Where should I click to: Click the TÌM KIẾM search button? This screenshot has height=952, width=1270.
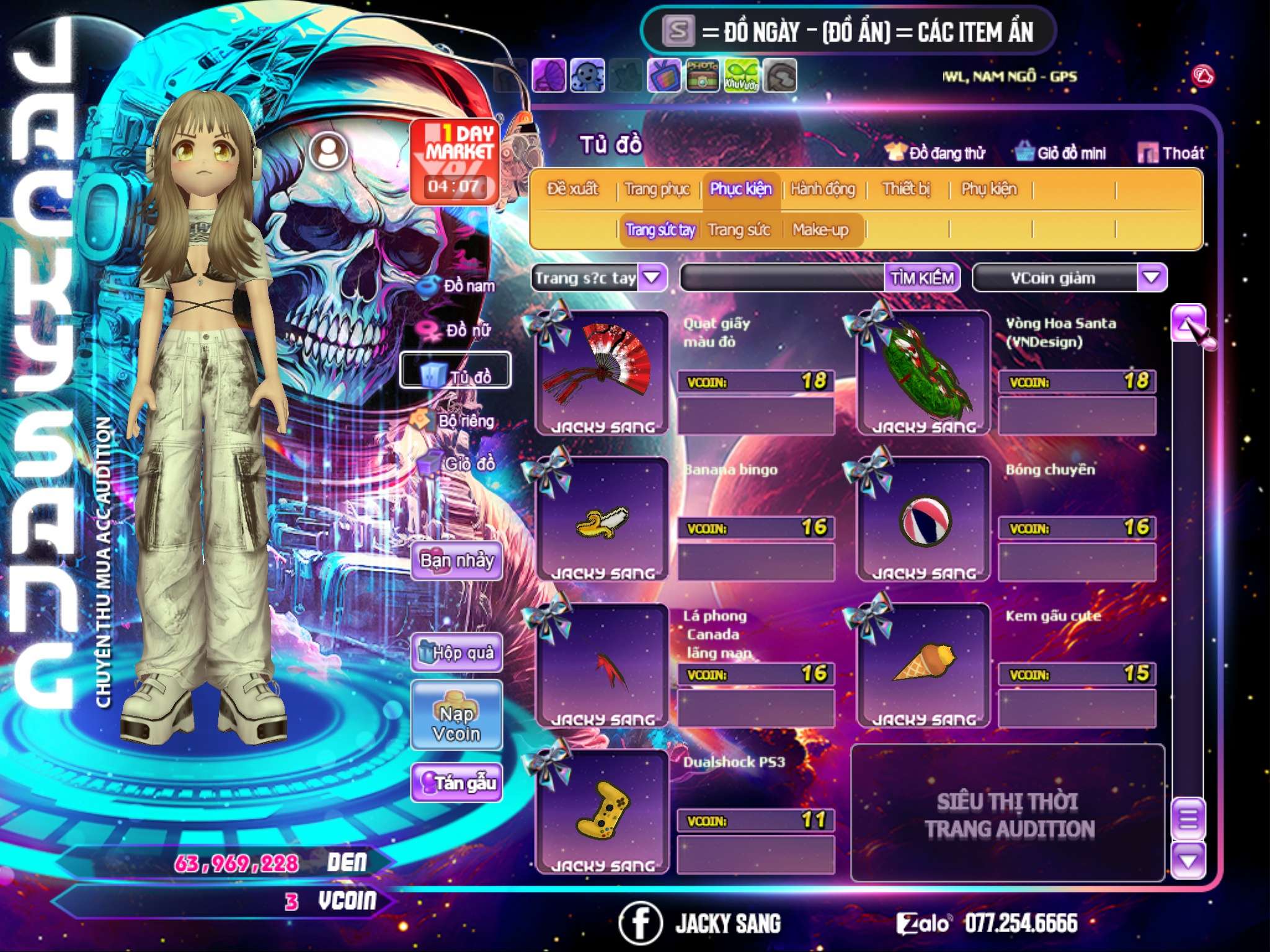tap(921, 278)
